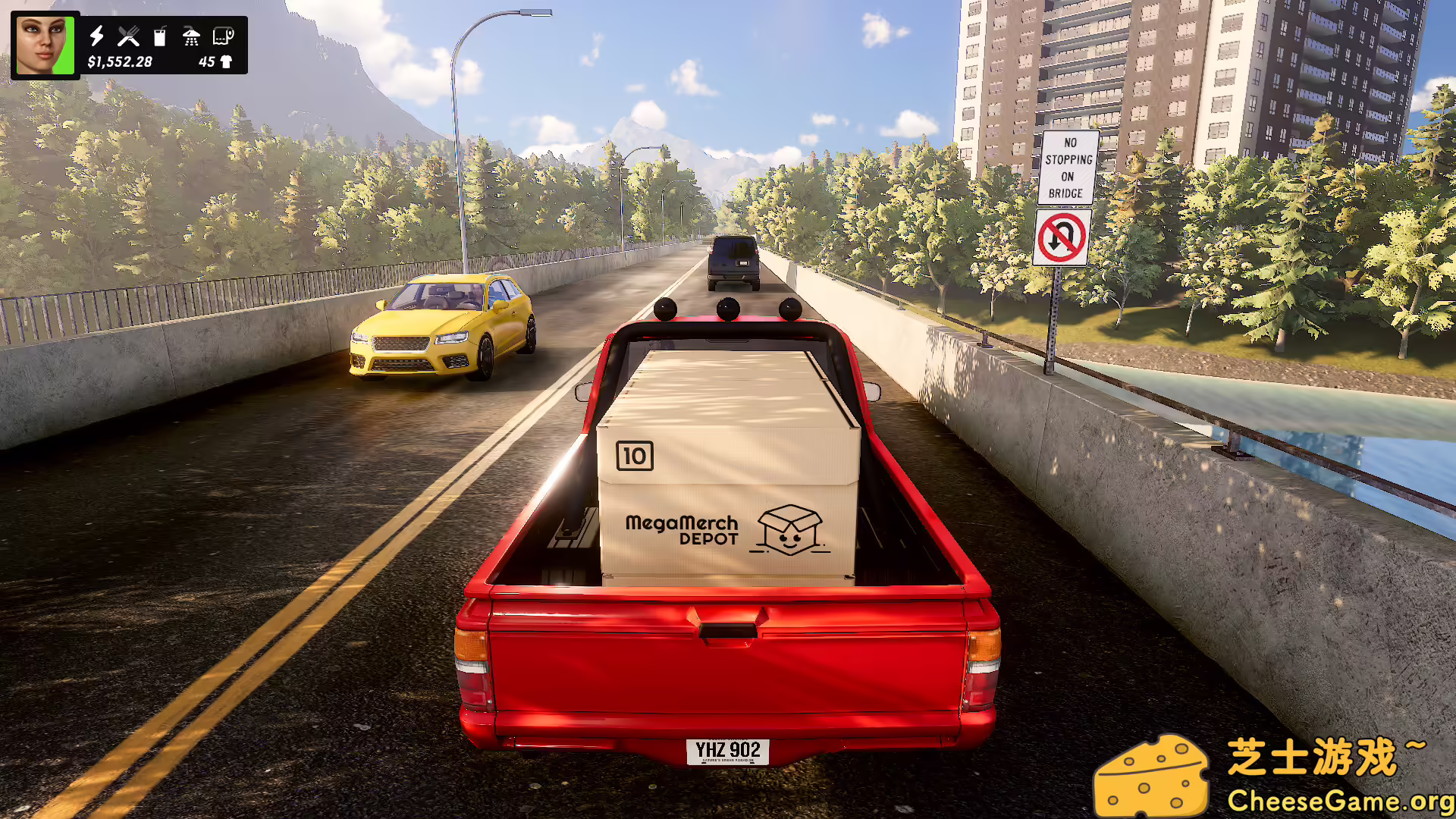This screenshot has width=1456, height=819.
Task: Click the number 10 label on the box
Action: tap(635, 457)
